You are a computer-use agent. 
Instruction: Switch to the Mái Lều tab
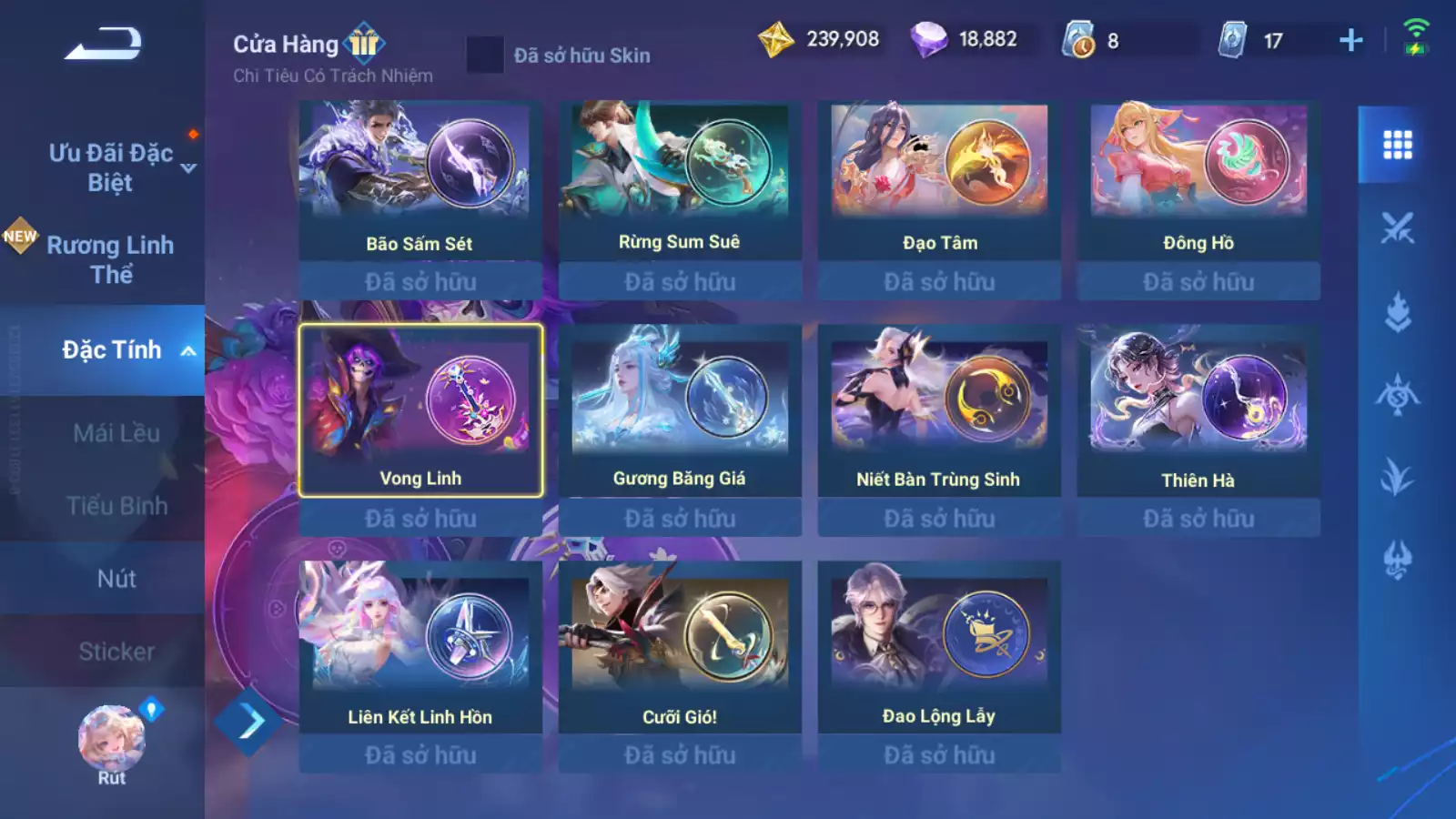(116, 433)
